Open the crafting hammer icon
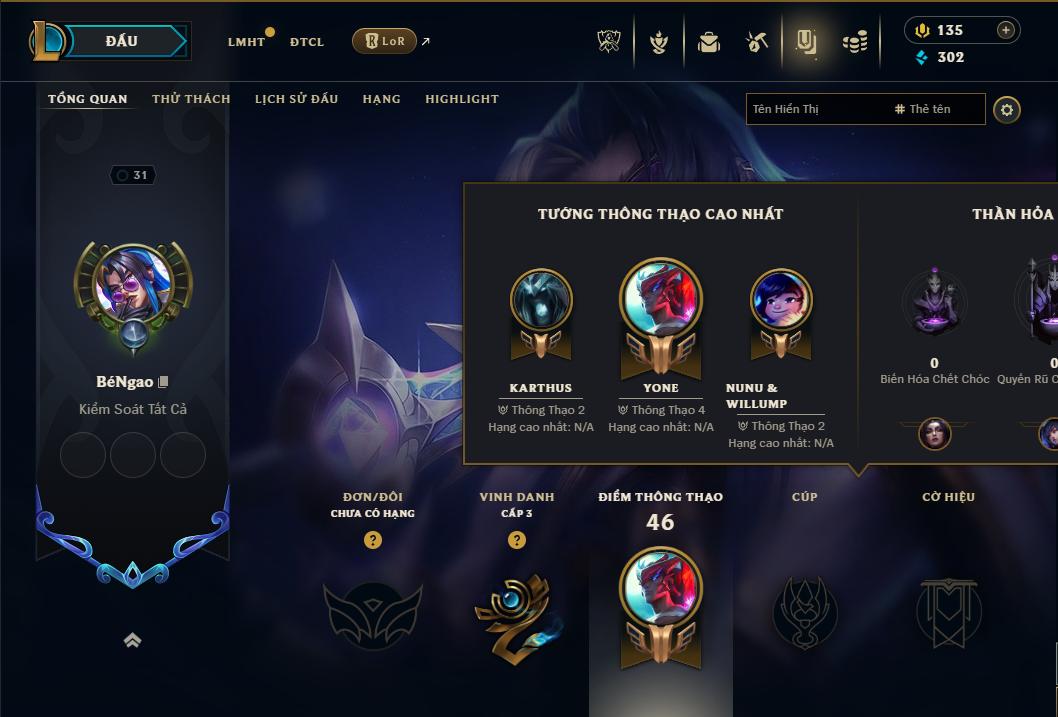 click(x=756, y=42)
